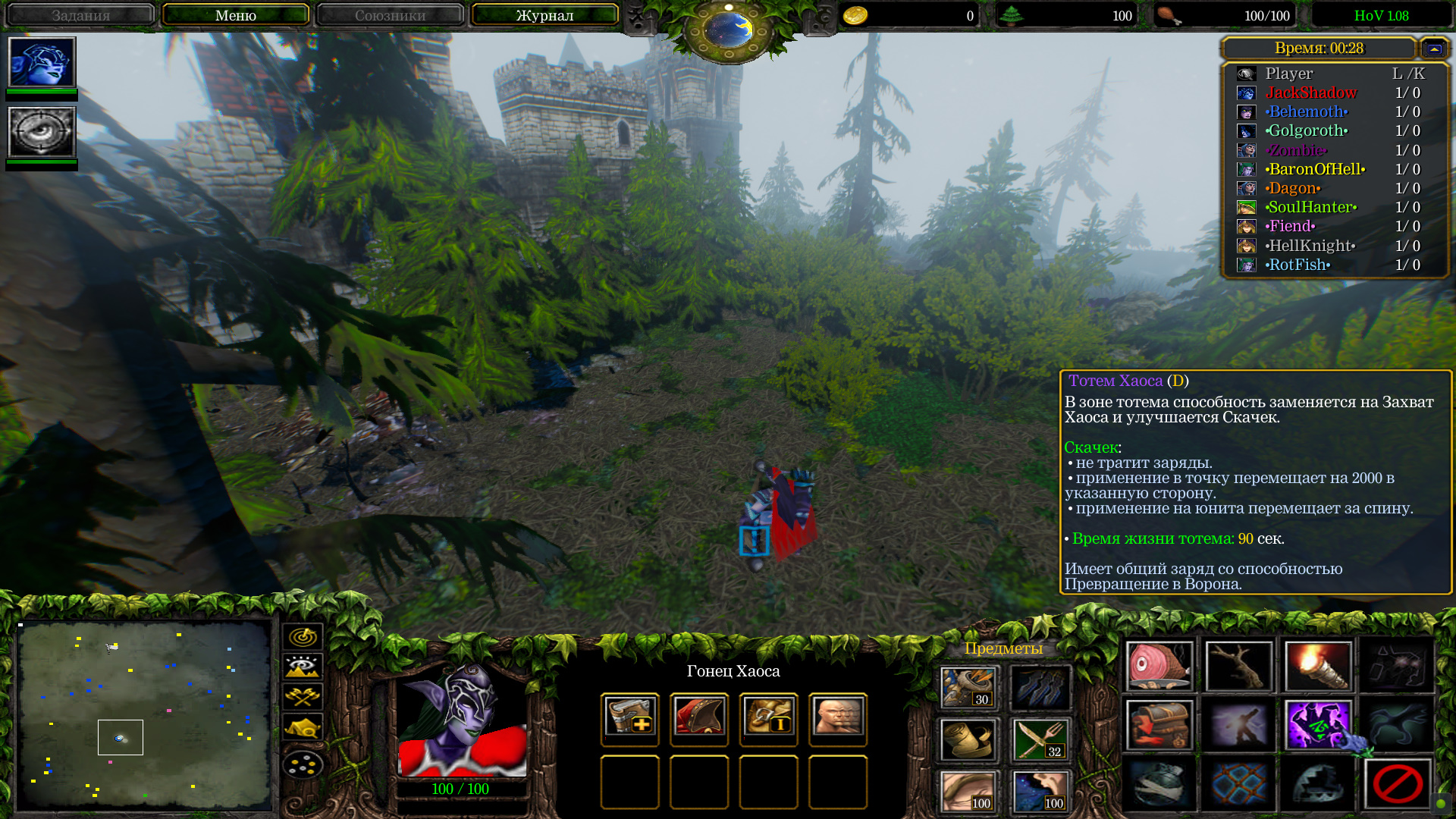Screen dimensions: 1456x819
Task: Select the red hood buff icon
Action: [x=698, y=717]
